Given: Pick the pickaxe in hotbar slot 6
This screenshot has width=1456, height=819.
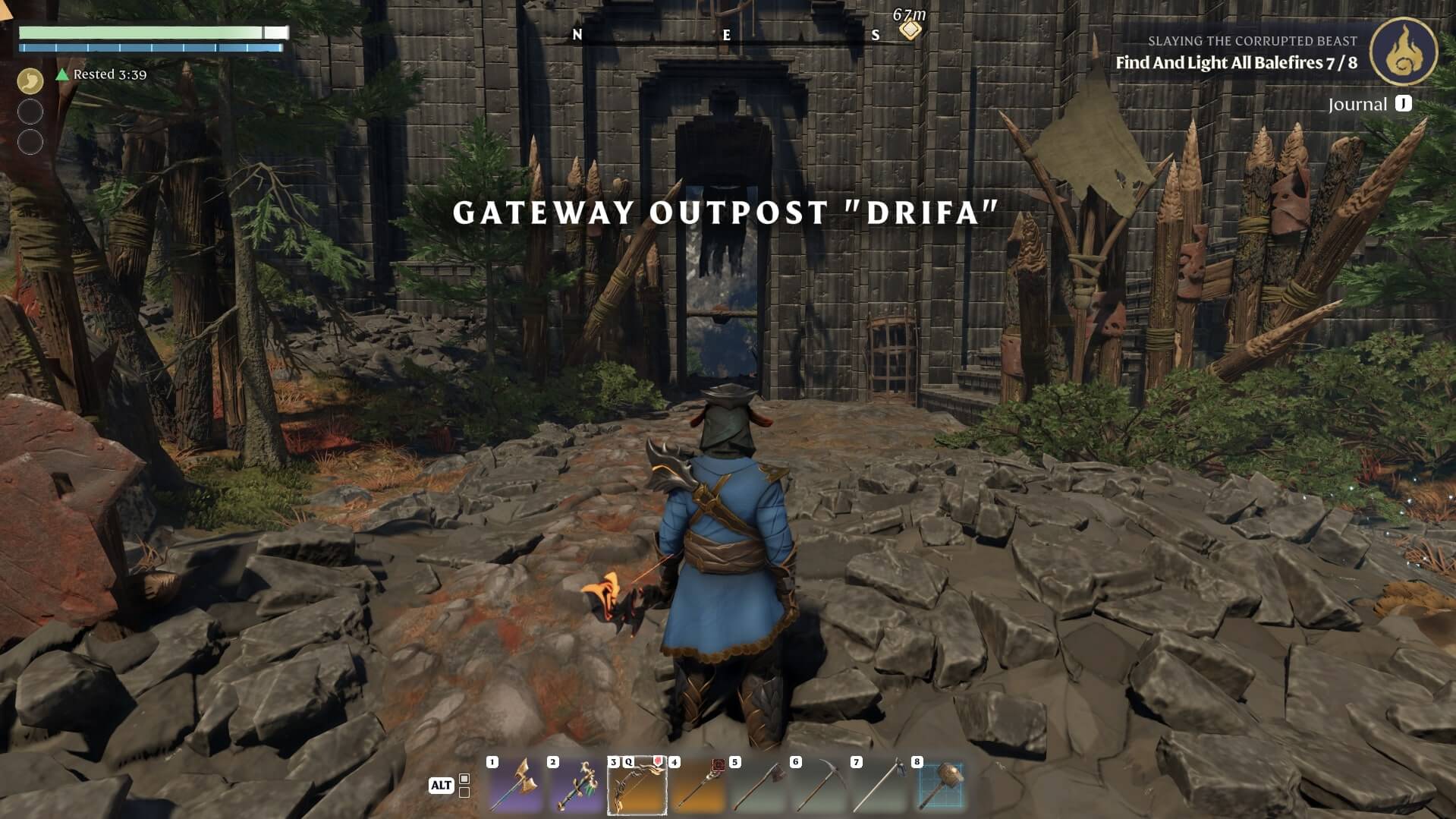Looking at the screenshot, I should click(x=819, y=786).
